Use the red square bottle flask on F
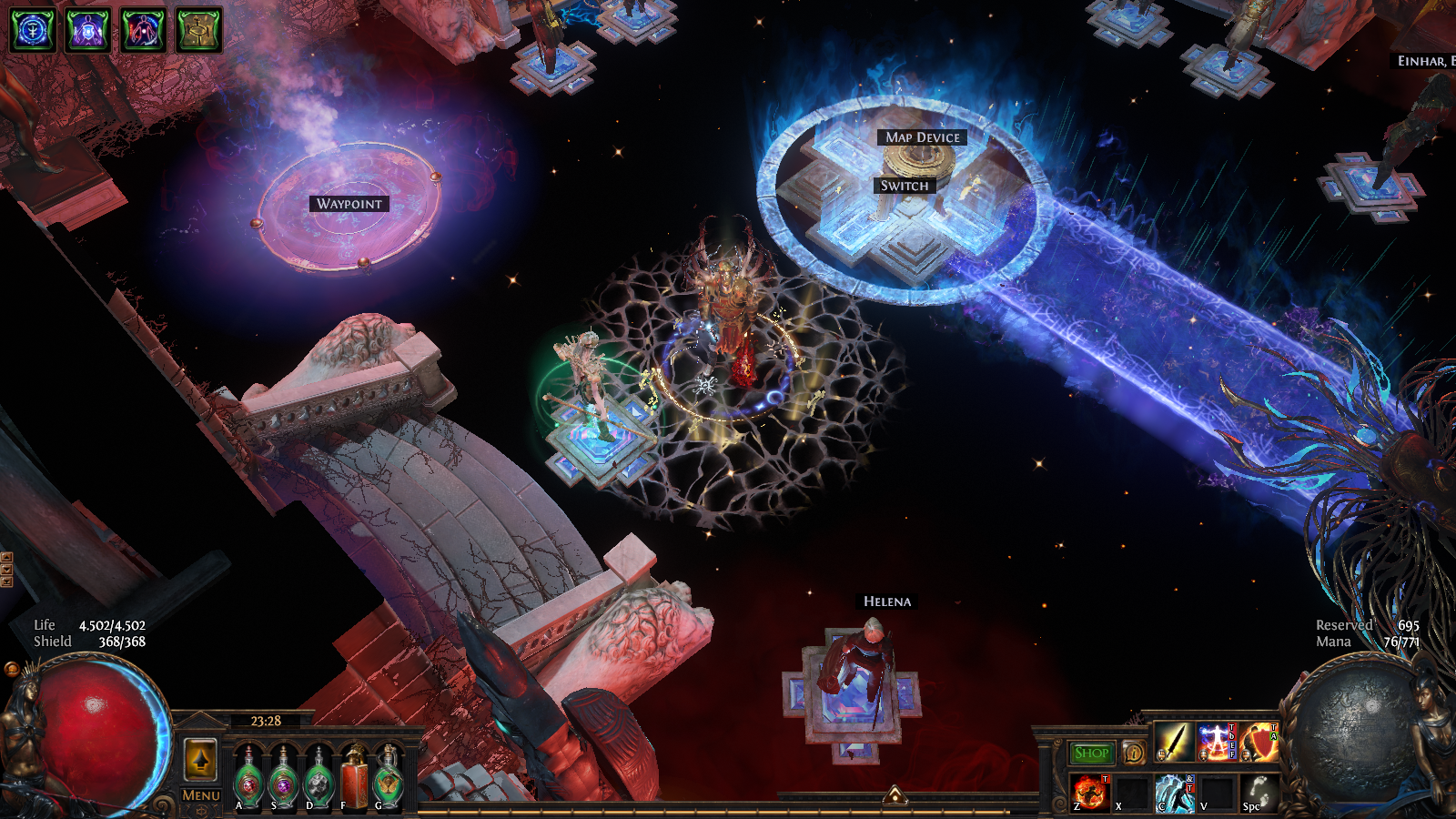Viewport: 1456px width, 819px height. (354, 780)
